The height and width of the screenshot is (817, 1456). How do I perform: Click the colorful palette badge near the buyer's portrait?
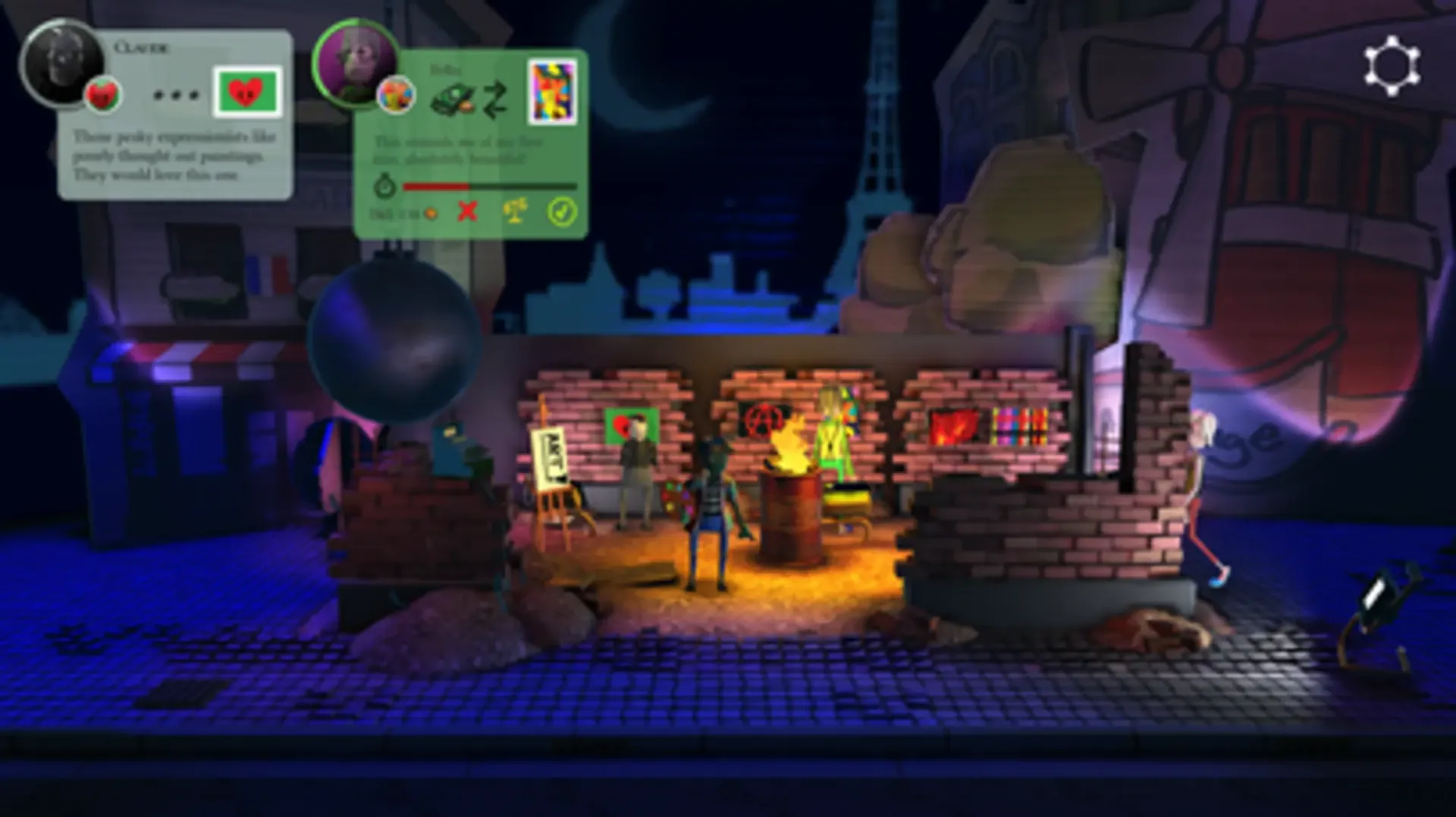397,95
